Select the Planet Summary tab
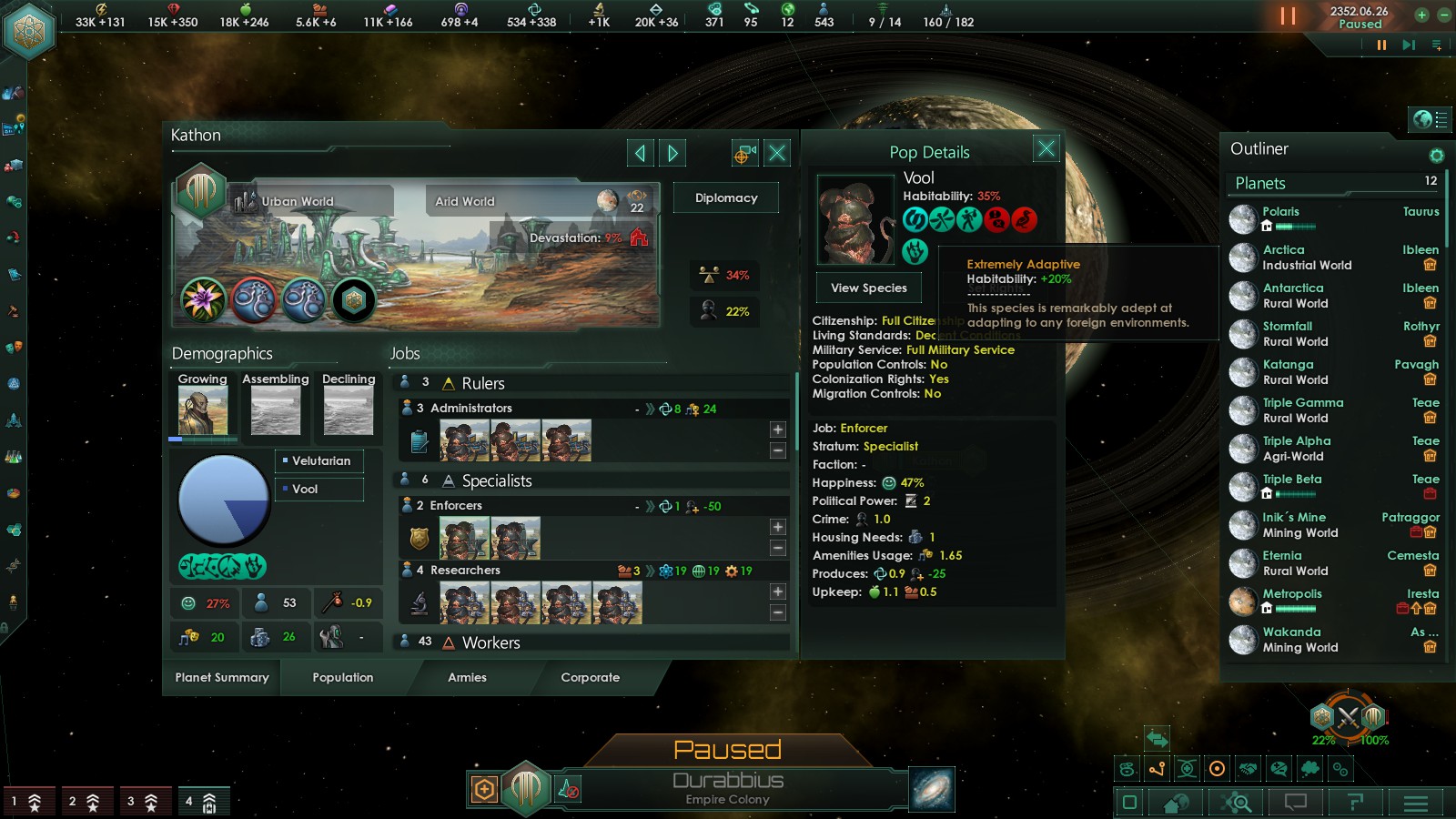 click(222, 677)
